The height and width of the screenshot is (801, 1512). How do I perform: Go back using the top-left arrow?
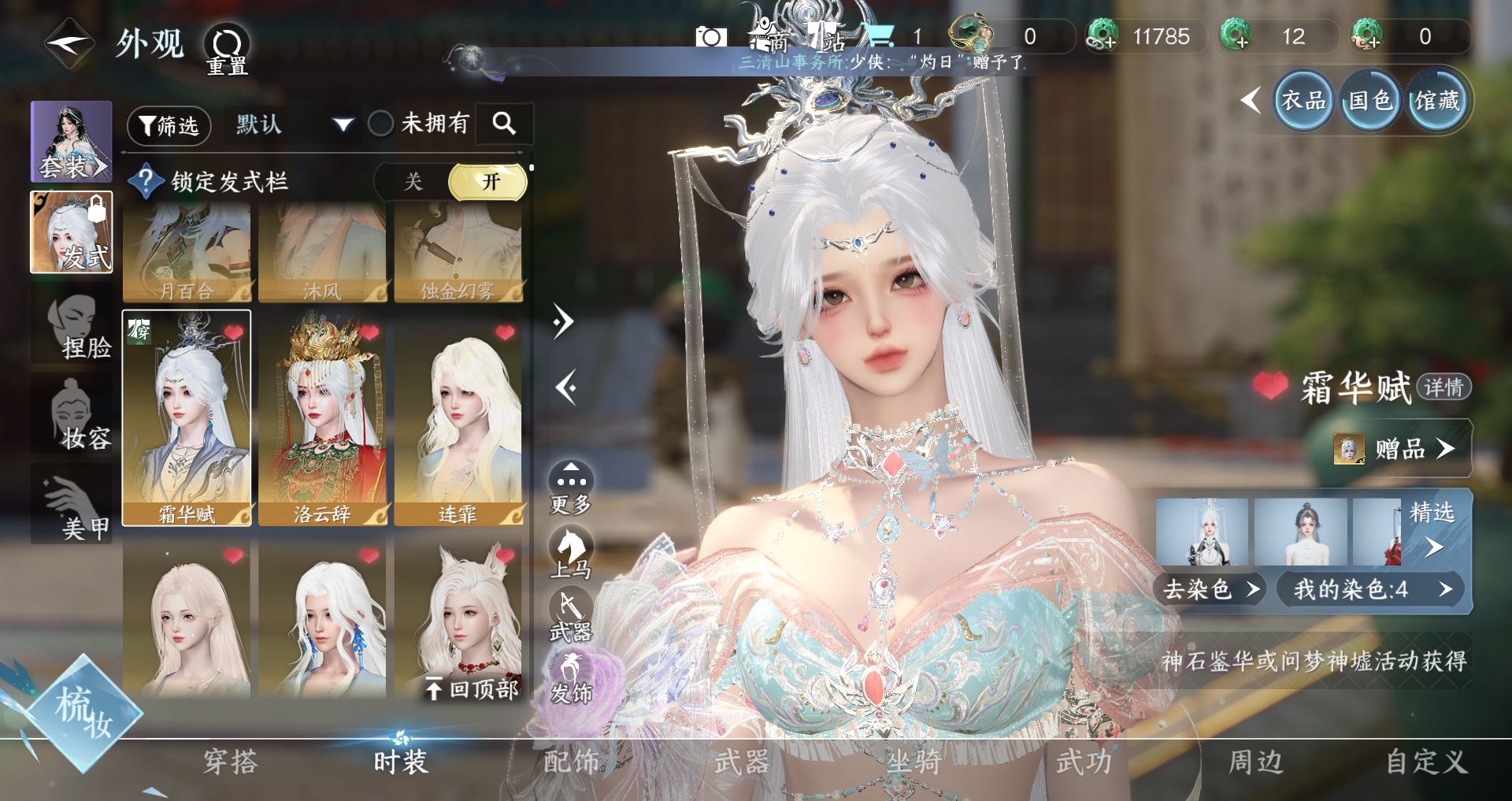point(69,43)
